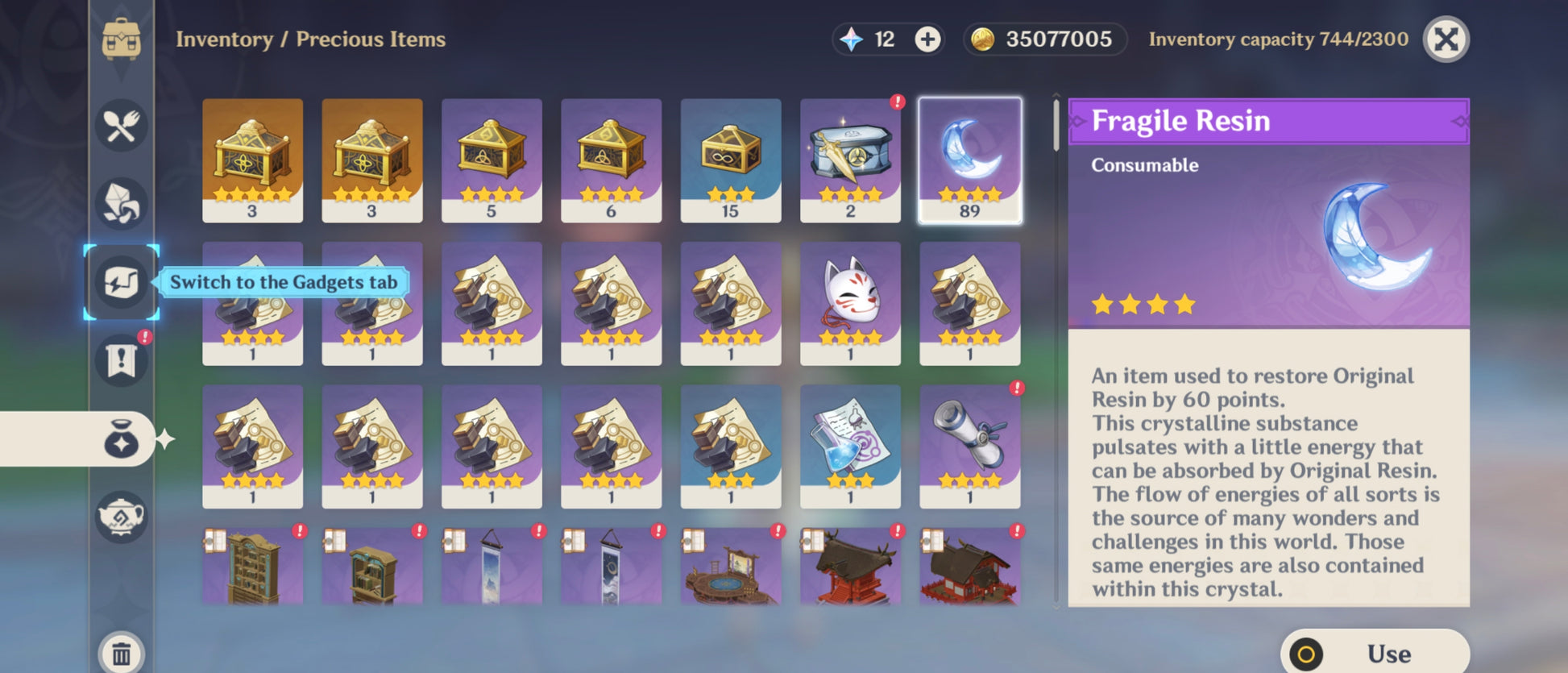1568x673 pixels.
Task: Switch to the Furnishings teapot tab
Action: pyautogui.click(x=122, y=516)
